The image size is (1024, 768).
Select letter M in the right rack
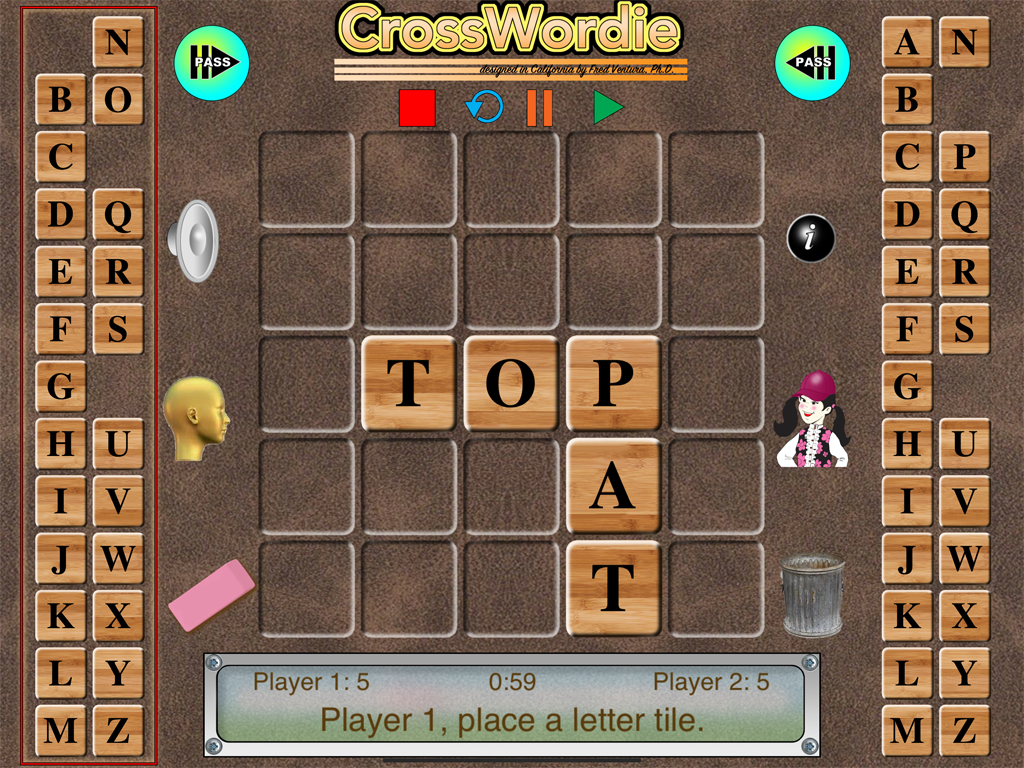click(907, 730)
